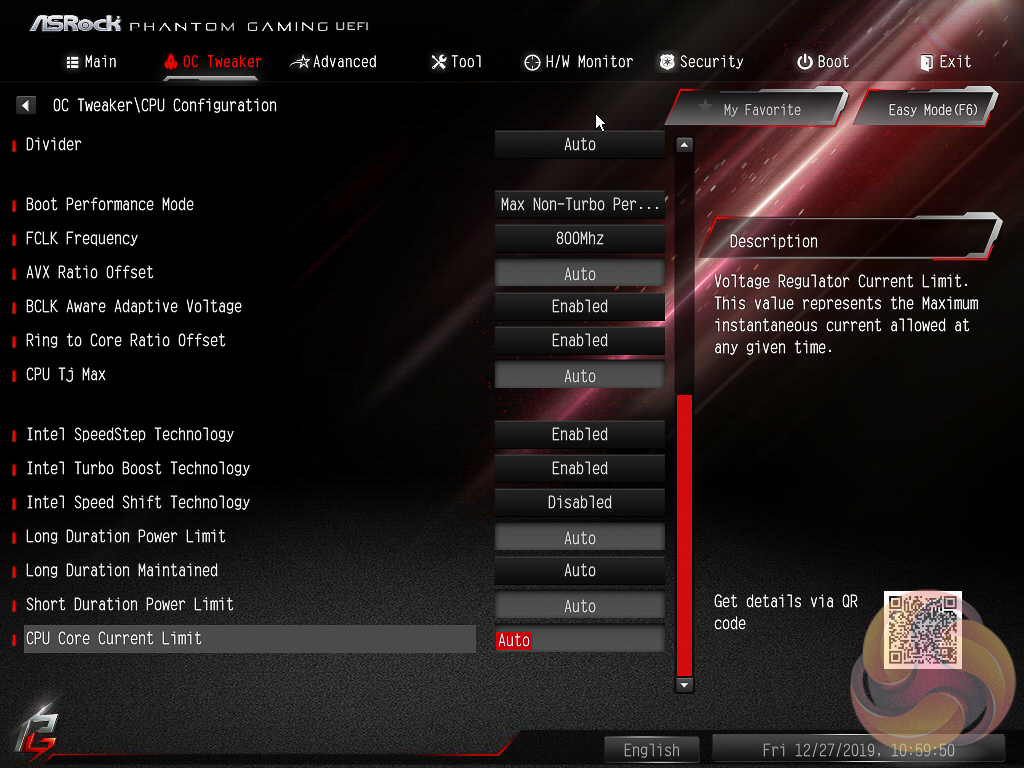Open the Security tab
The height and width of the screenshot is (768, 1024).
[700, 62]
